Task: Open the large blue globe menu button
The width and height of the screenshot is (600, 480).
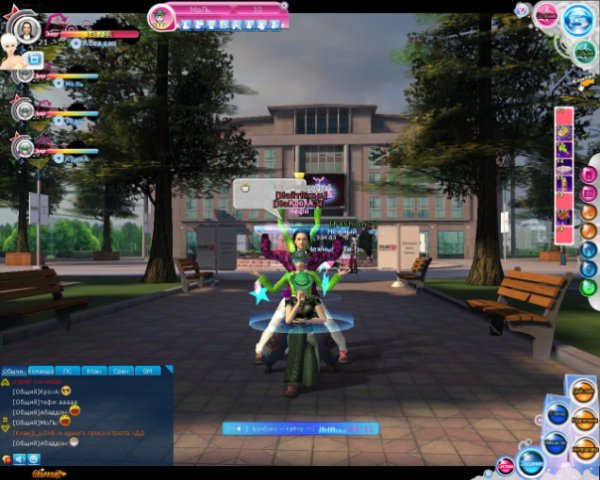Action: [x=578, y=21]
